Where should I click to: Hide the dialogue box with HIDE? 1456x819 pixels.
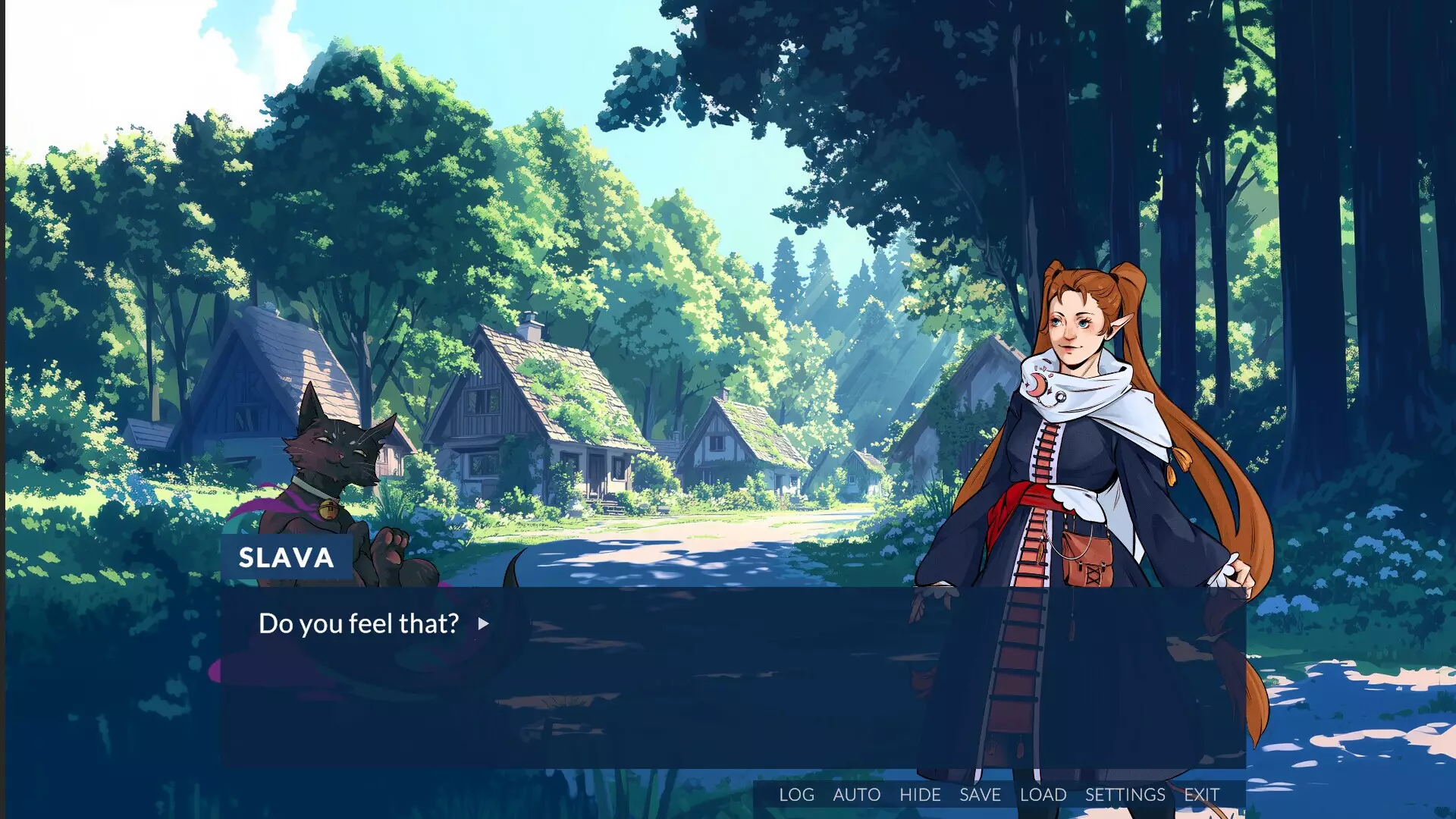tap(920, 795)
